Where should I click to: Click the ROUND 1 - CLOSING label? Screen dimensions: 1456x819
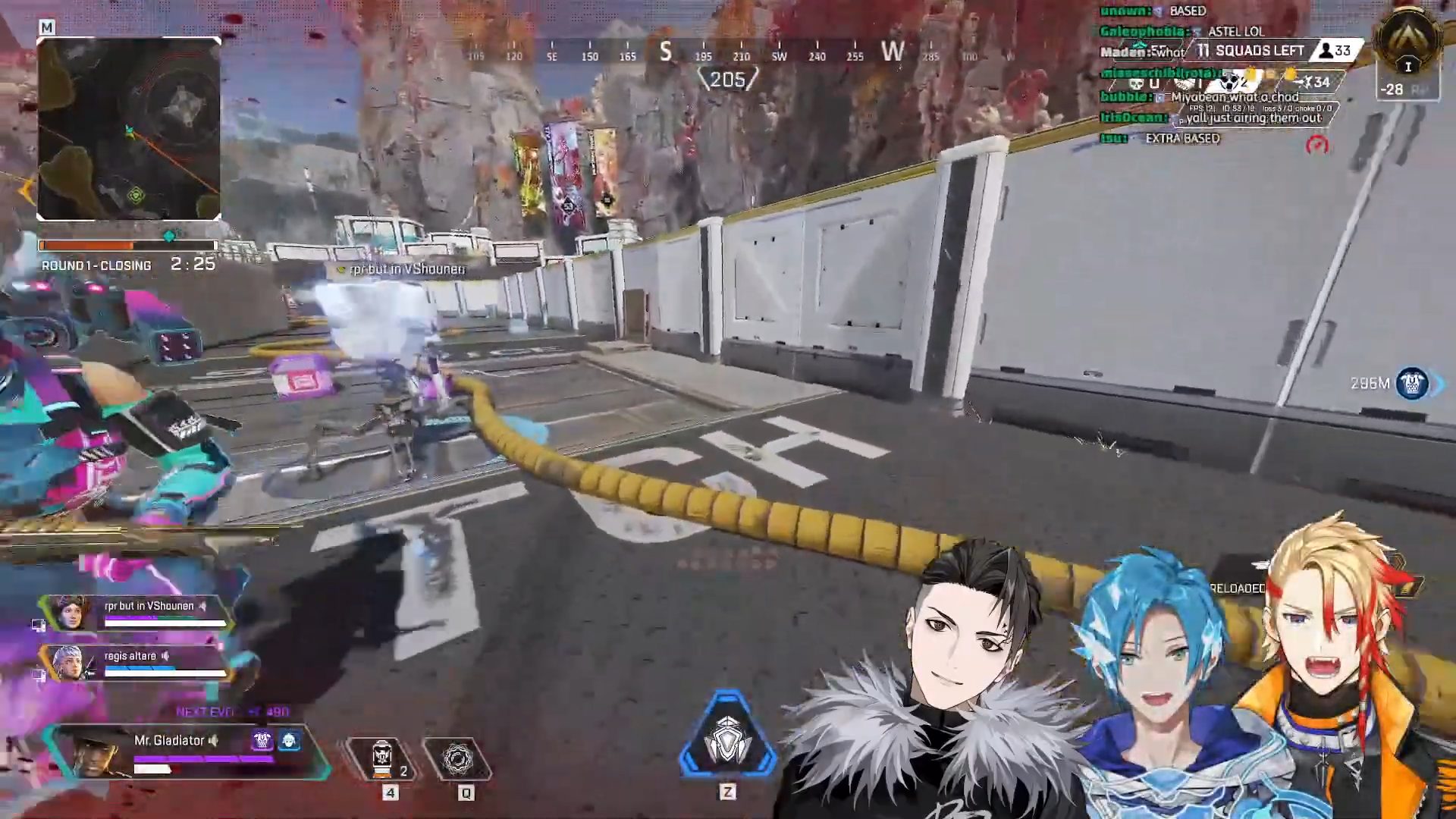(x=96, y=266)
